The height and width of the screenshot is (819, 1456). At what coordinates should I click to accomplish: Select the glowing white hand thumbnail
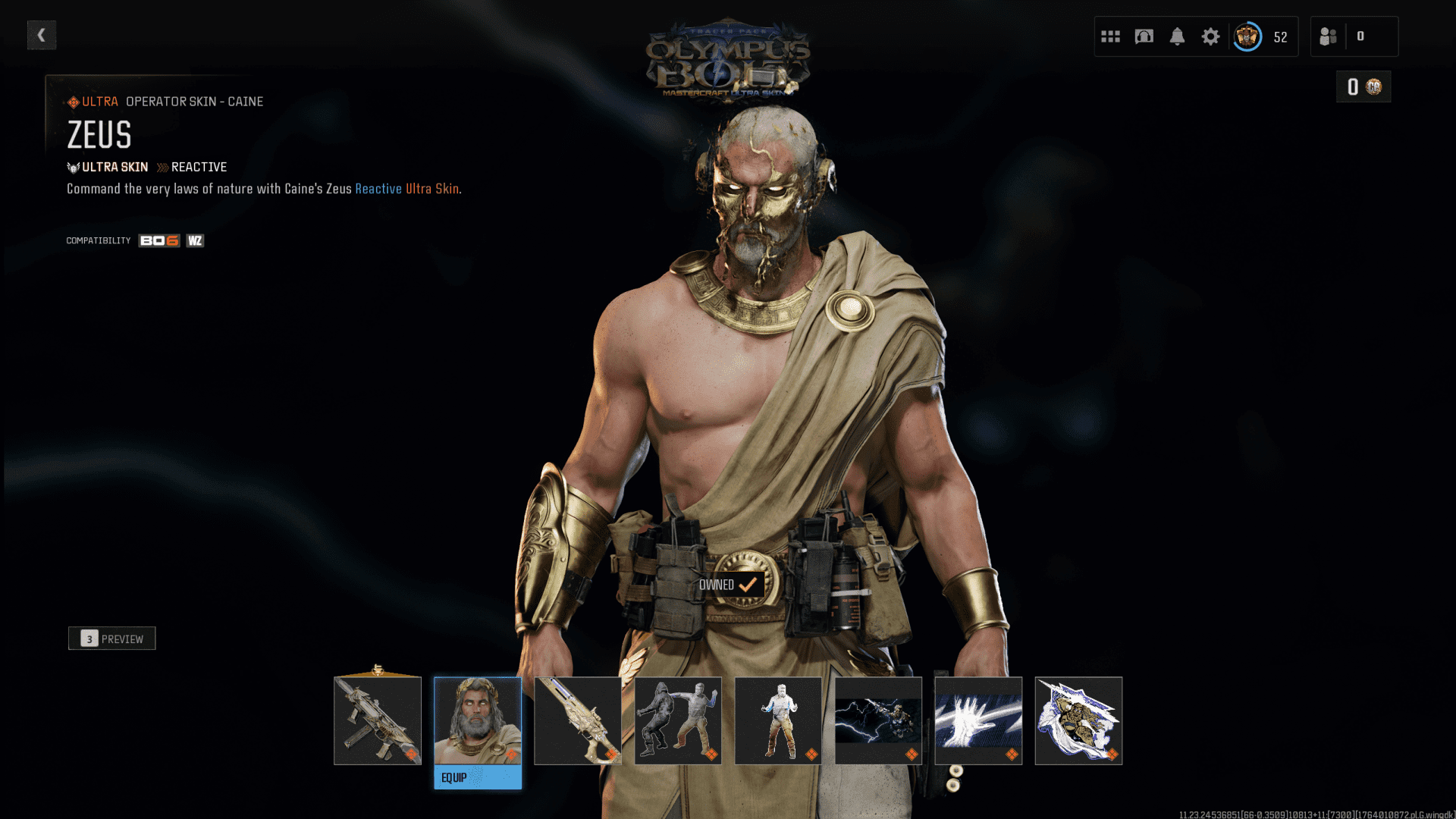click(978, 720)
